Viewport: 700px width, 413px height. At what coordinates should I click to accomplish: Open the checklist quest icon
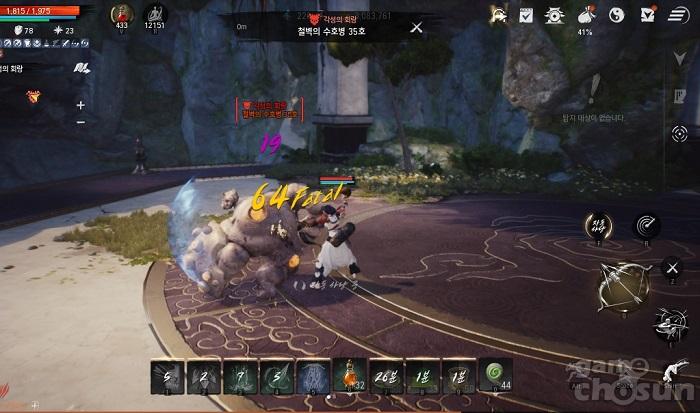coord(526,14)
